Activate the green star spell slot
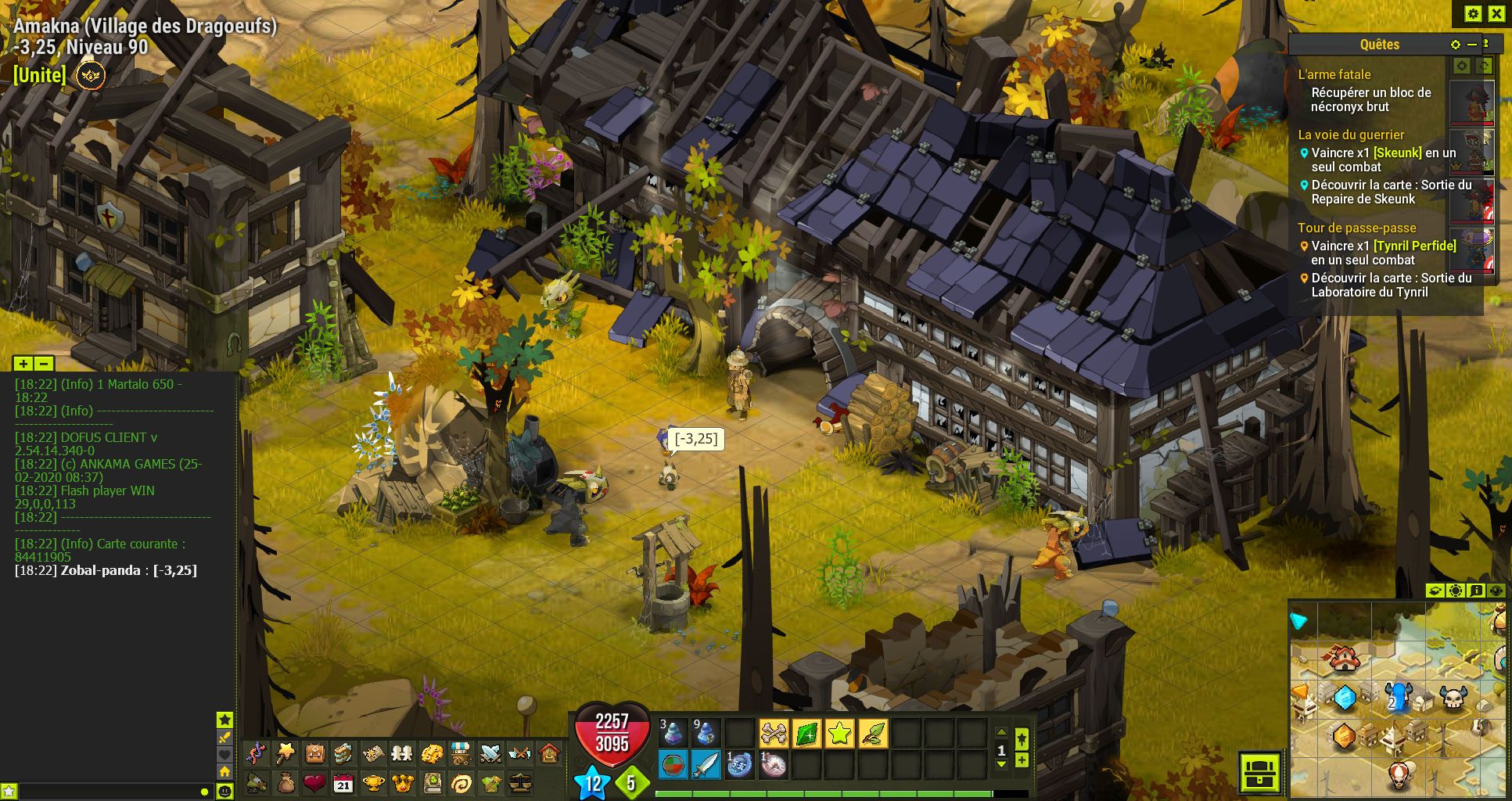The image size is (1512, 801). (x=839, y=734)
